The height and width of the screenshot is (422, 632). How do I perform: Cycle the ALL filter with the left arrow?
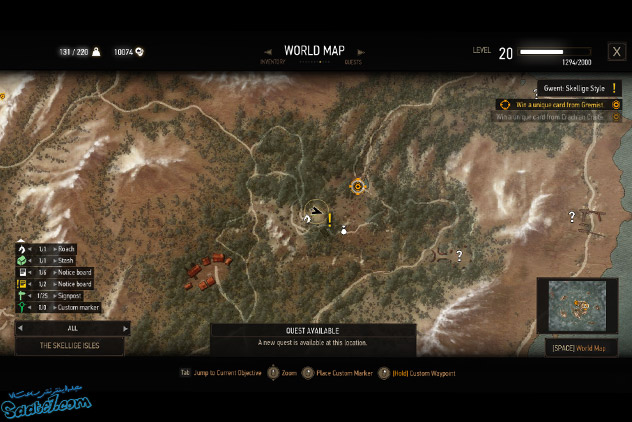[x=19, y=327]
